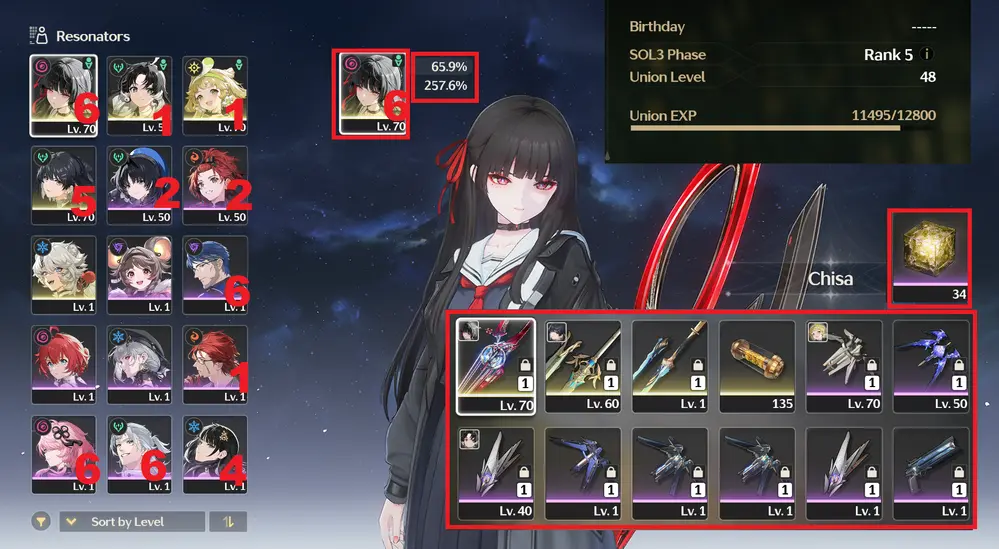Select the blue beret resonator at Lv. 50
This screenshot has height=549, width=999.
pyautogui.click(x=139, y=185)
